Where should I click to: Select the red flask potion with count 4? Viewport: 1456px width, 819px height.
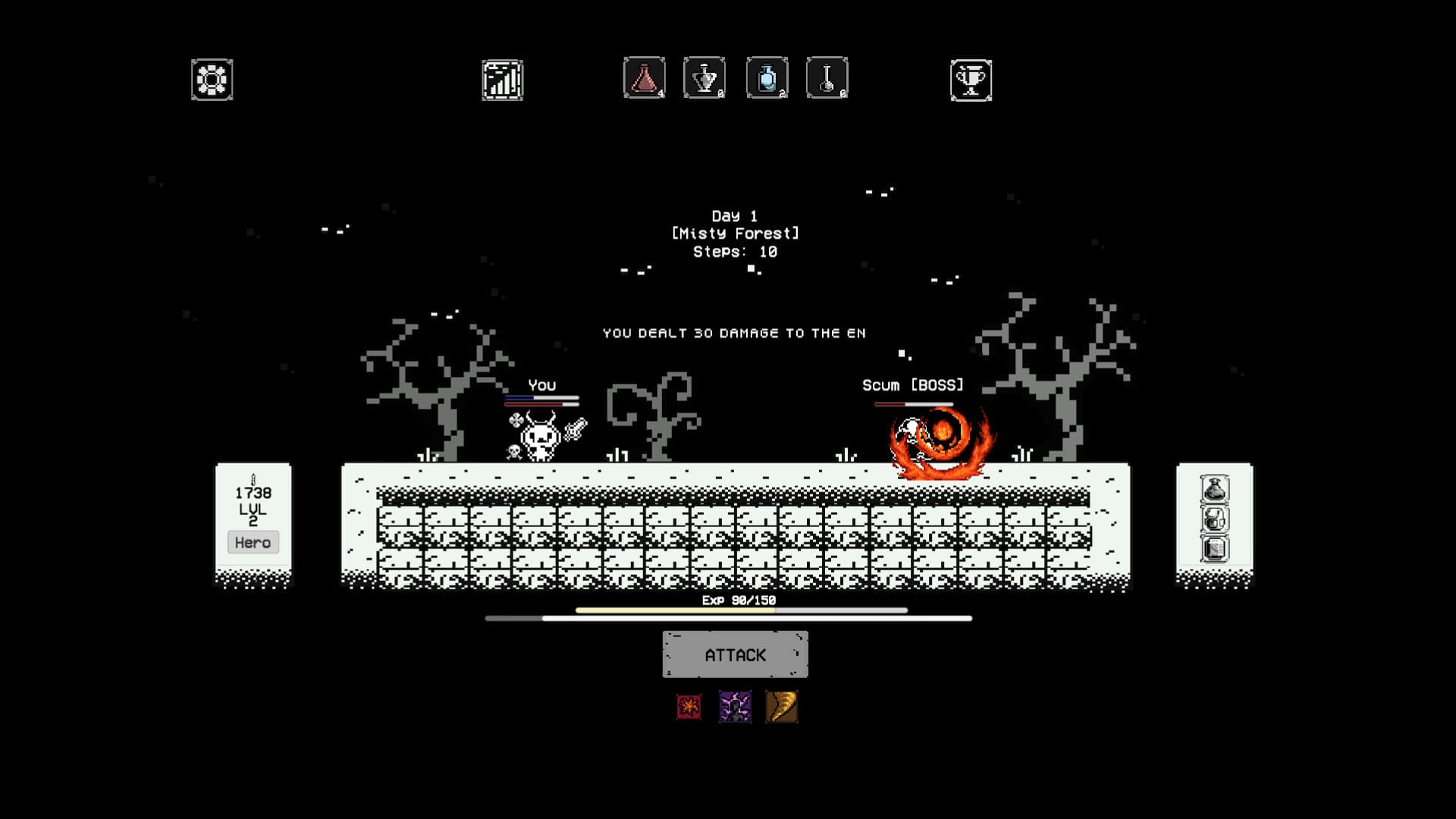pos(643,77)
